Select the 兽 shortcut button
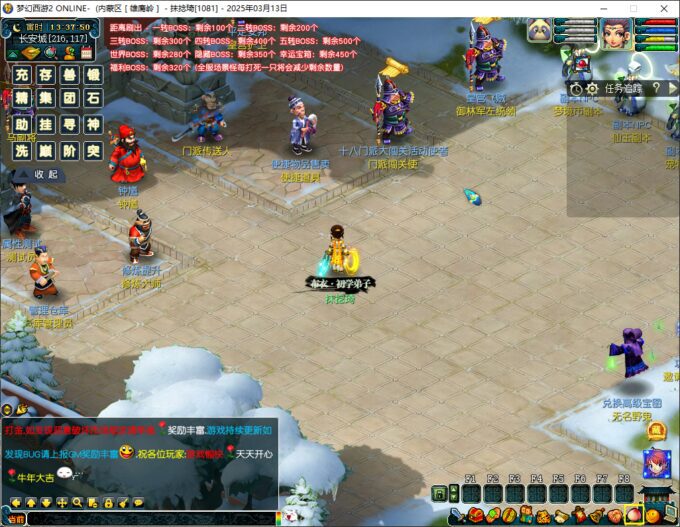Image resolution: width=680 pixels, height=527 pixels. [x=69, y=75]
